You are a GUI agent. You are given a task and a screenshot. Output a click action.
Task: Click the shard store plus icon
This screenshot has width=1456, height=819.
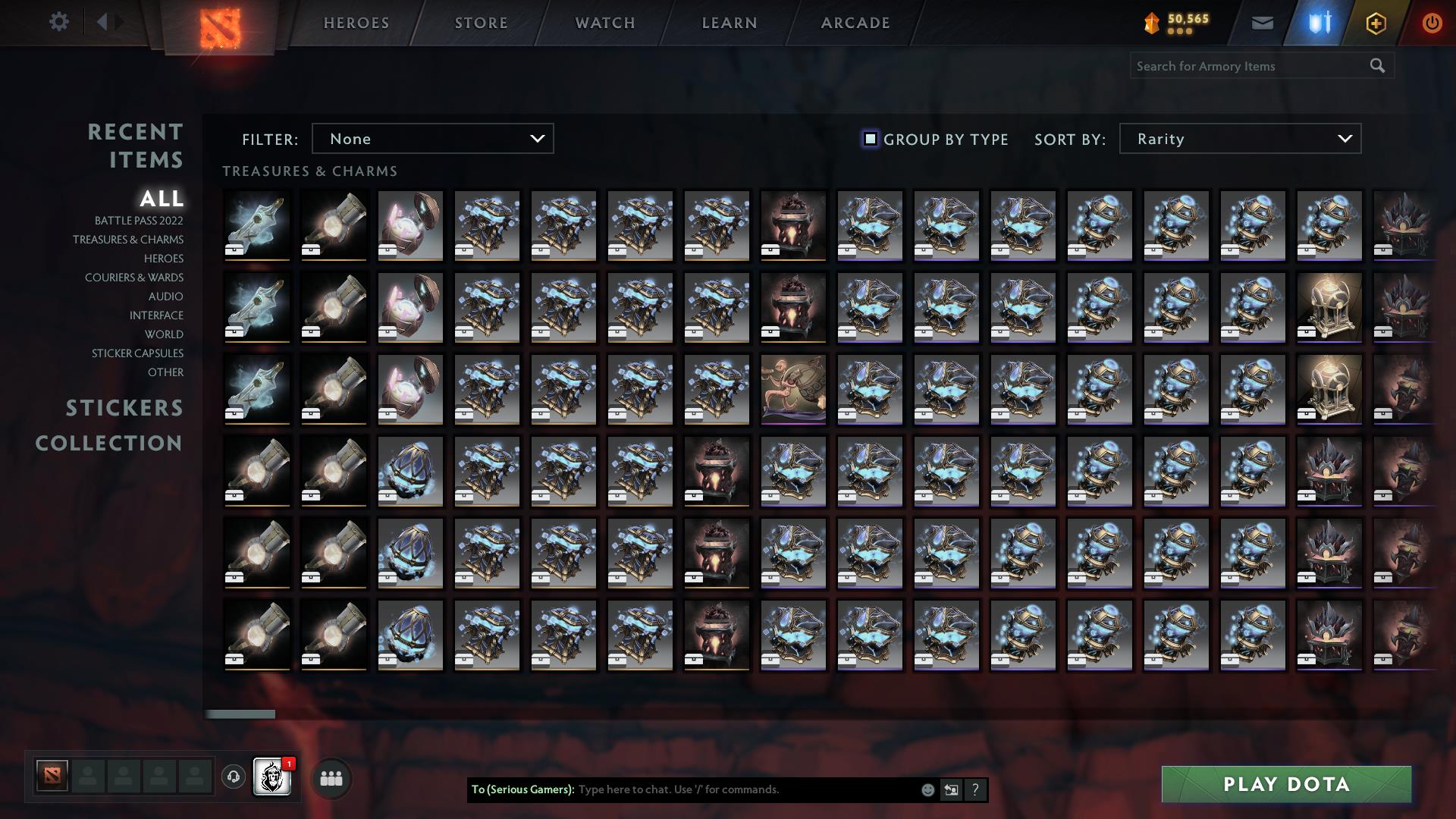point(1376,23)
